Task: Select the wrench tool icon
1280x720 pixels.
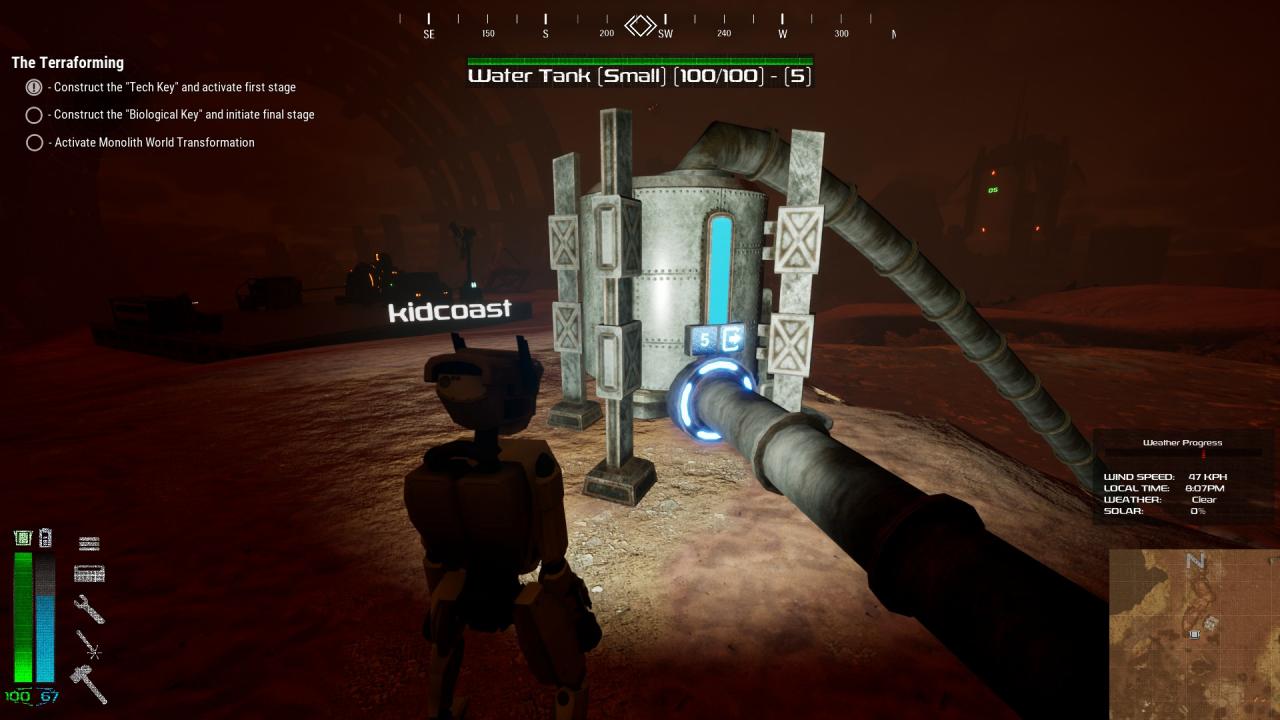Action: [89, 608]
